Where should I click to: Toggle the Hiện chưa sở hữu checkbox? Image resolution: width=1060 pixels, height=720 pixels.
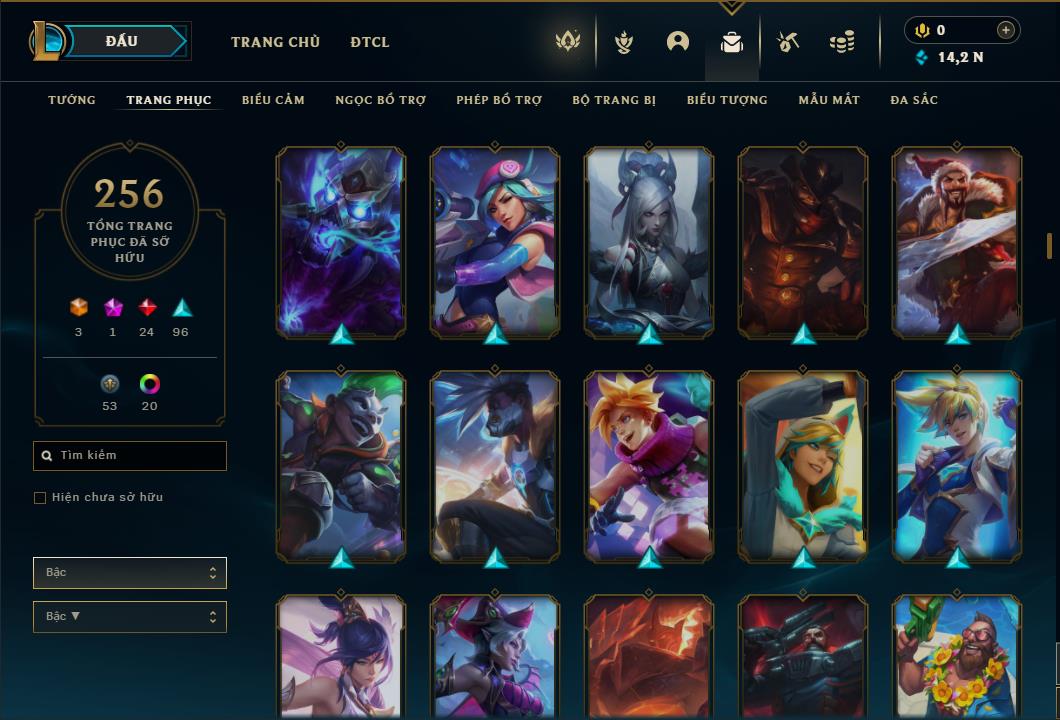tap(40, 498)
